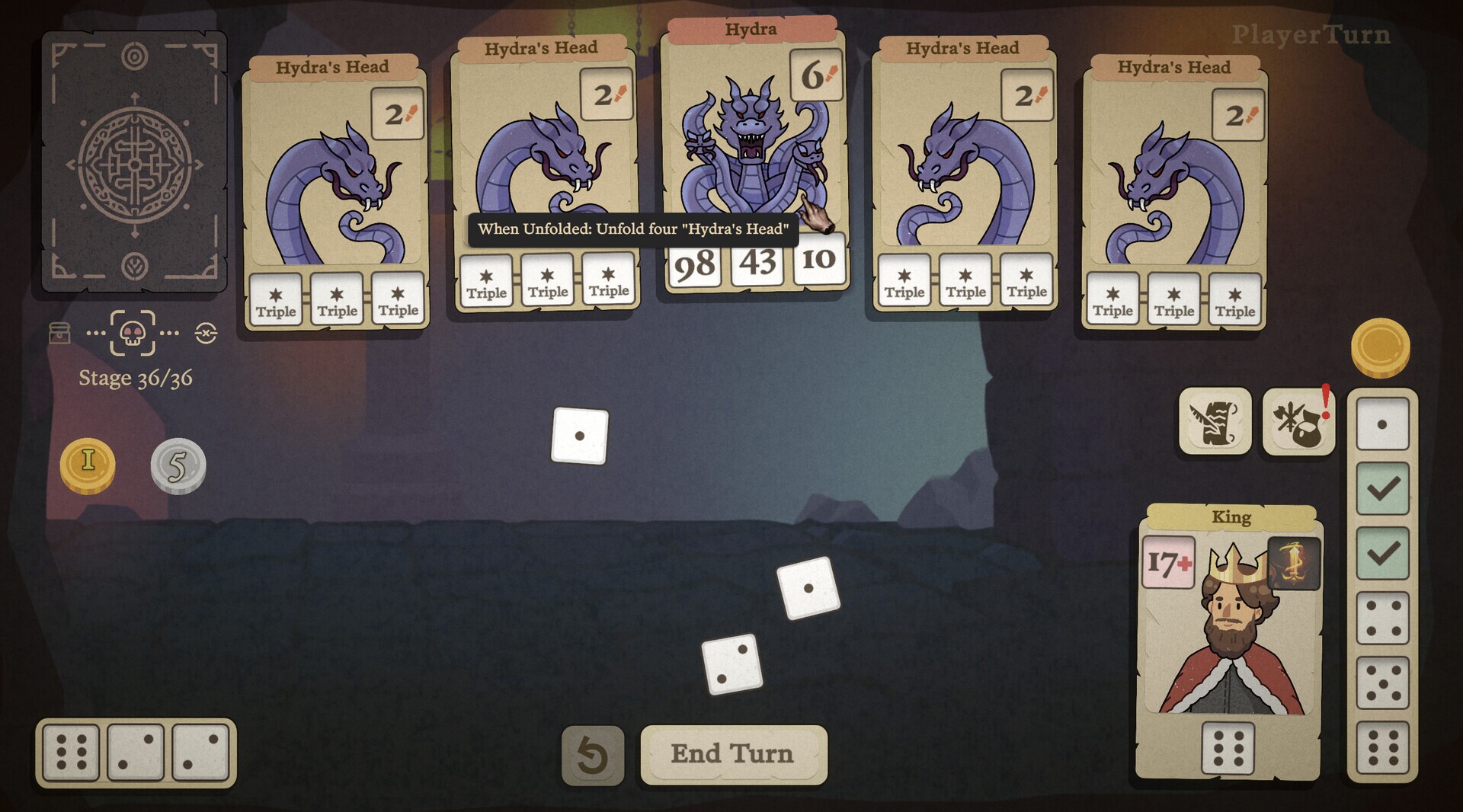Click the Hydra boss card showing 98 health

[753, 152]
